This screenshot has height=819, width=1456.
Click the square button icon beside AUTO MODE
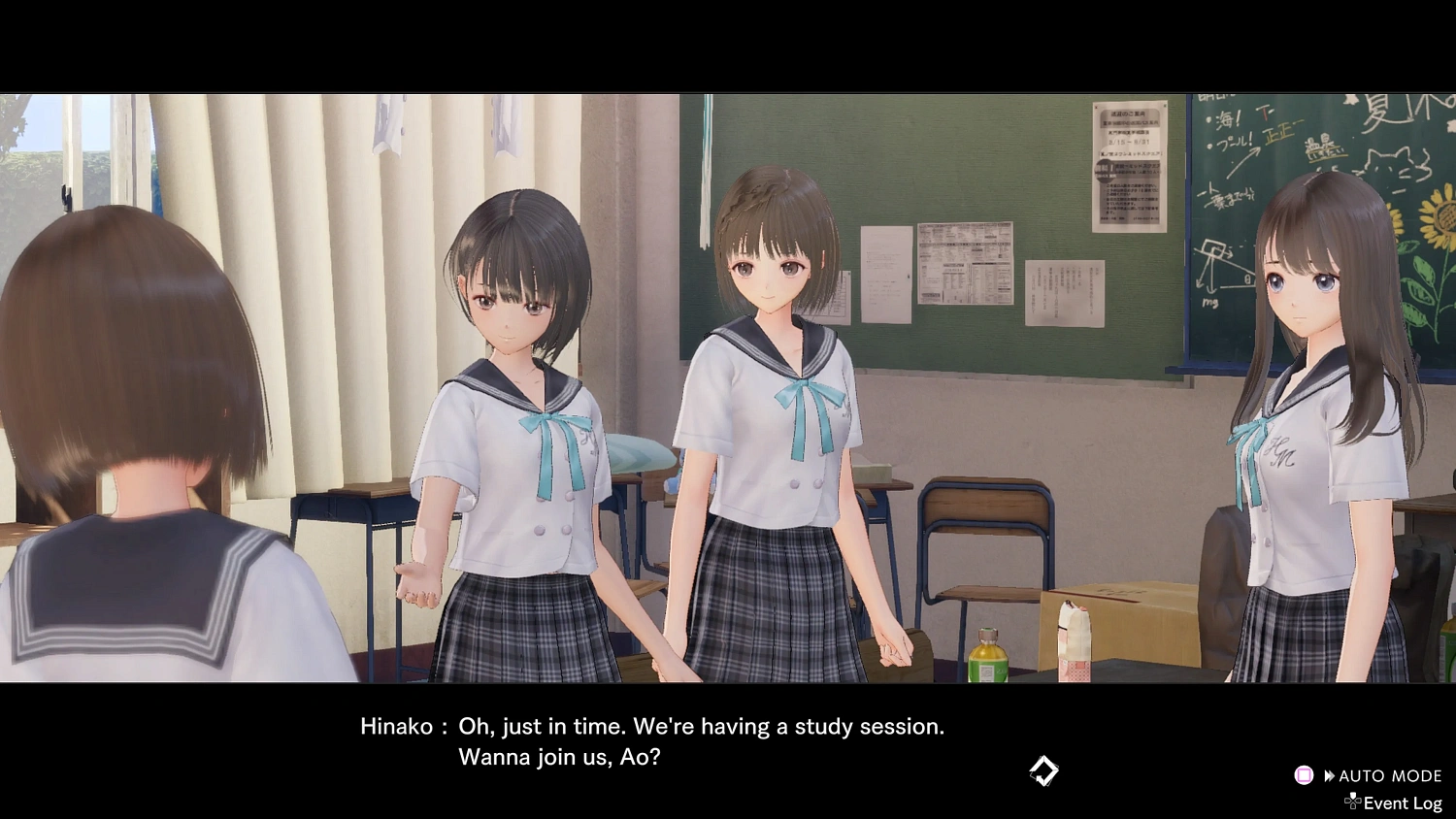coord(1305,774)
